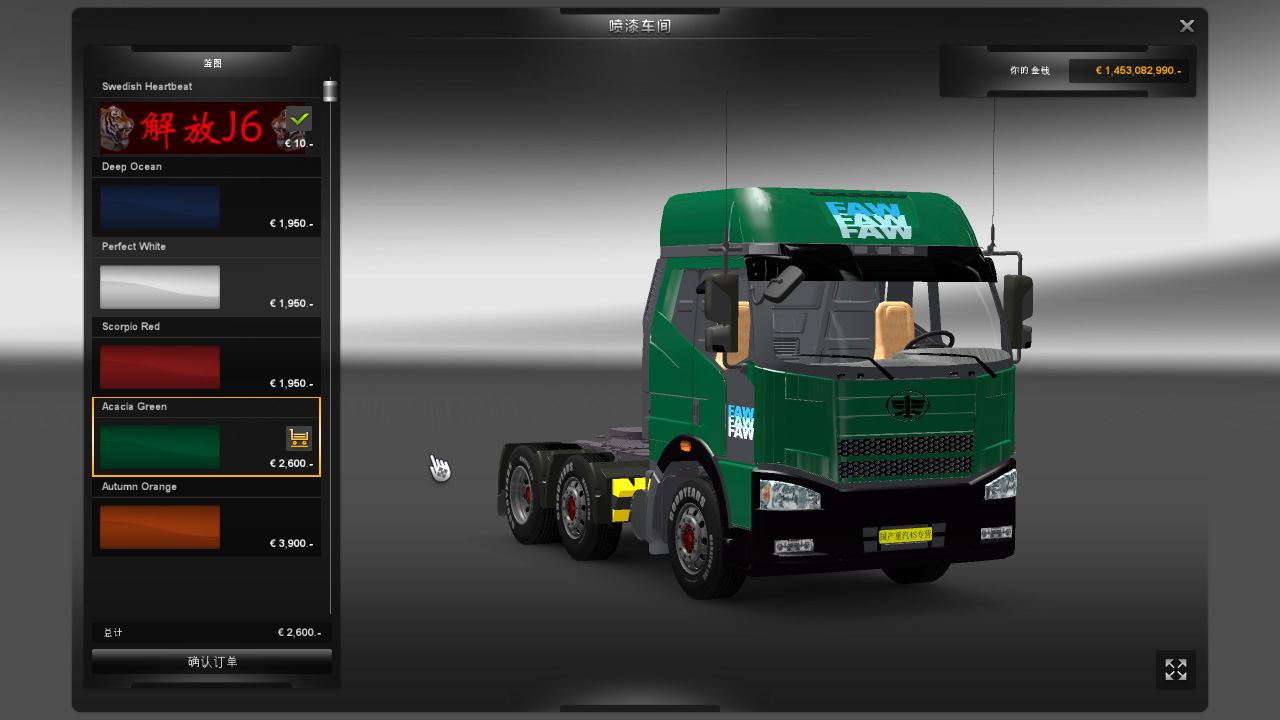Viewport: 1280px width, 720px height.
Task: Choose the Deep Ocean blue paint
Action: coord(160,207)
